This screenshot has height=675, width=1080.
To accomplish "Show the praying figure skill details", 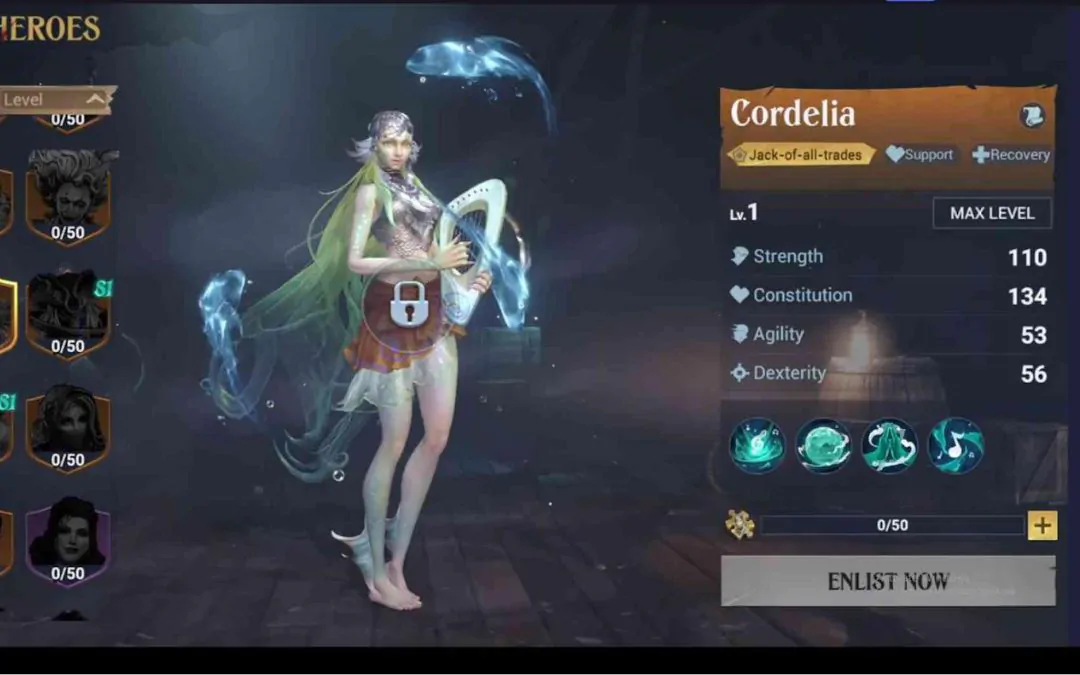I will (x=889, y=446).
